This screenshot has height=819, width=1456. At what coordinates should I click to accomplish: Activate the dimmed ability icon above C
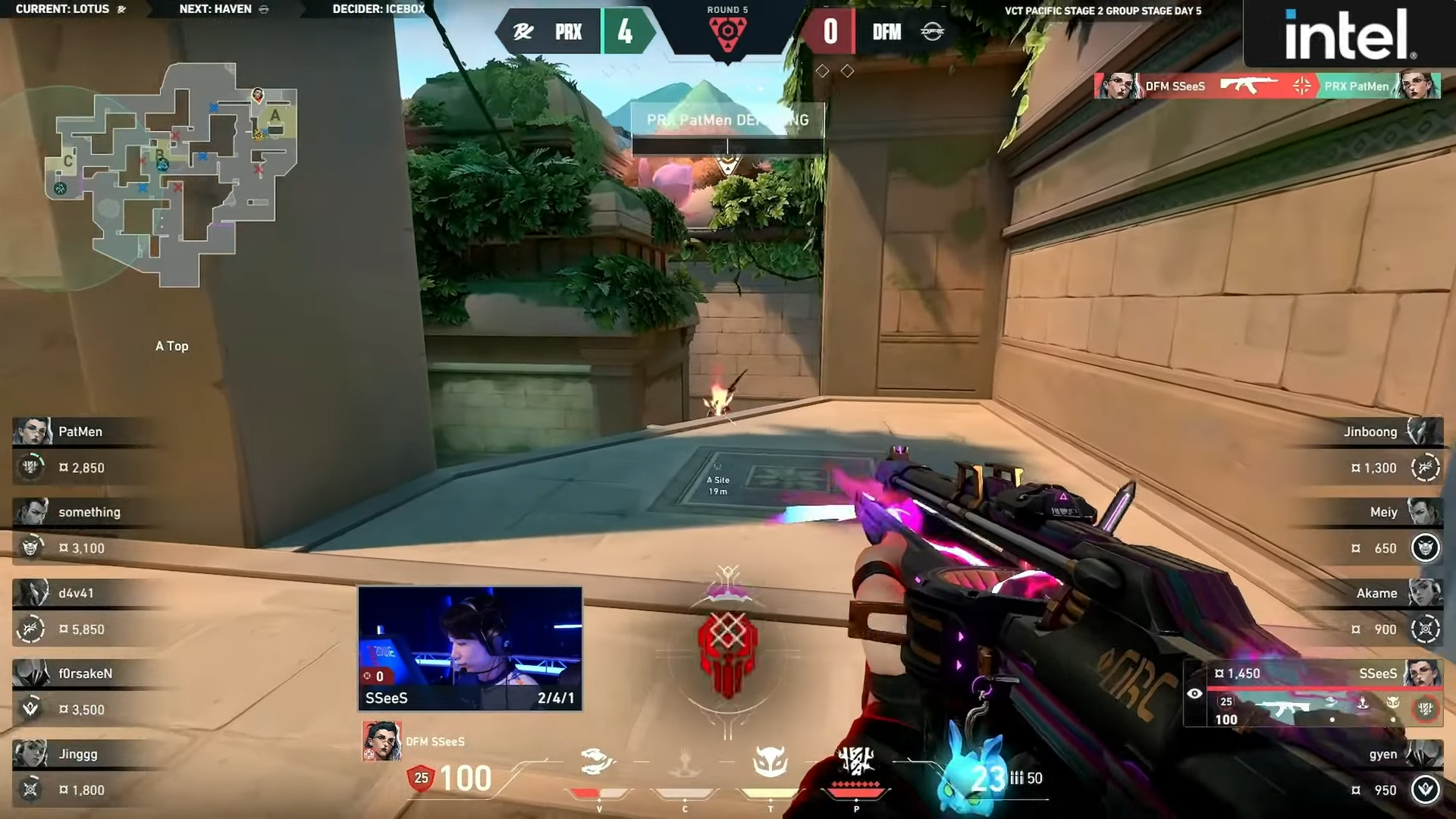click(x=684, y=762)
